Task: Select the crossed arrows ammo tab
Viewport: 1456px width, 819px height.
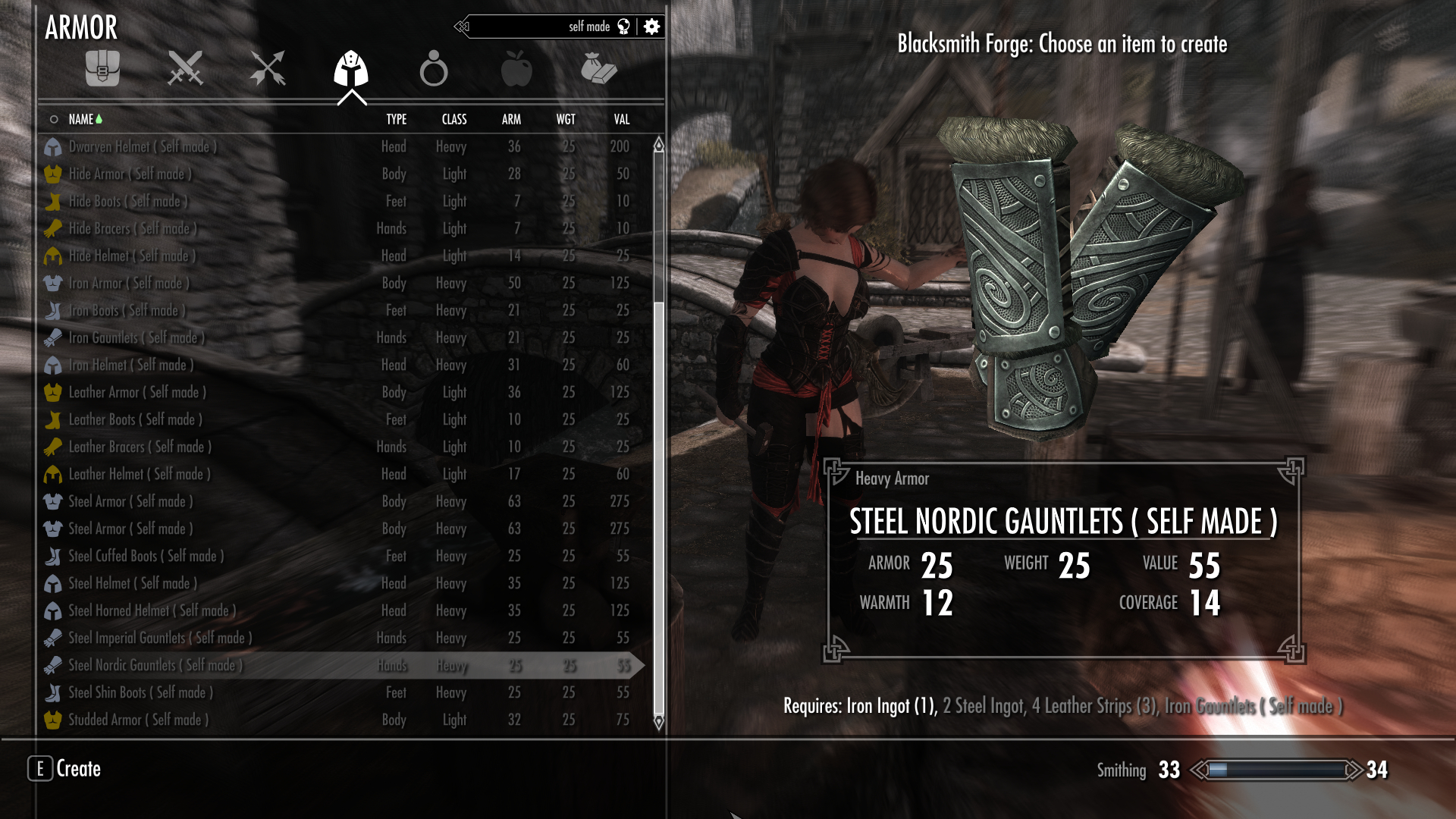Action: pos(268,69)
